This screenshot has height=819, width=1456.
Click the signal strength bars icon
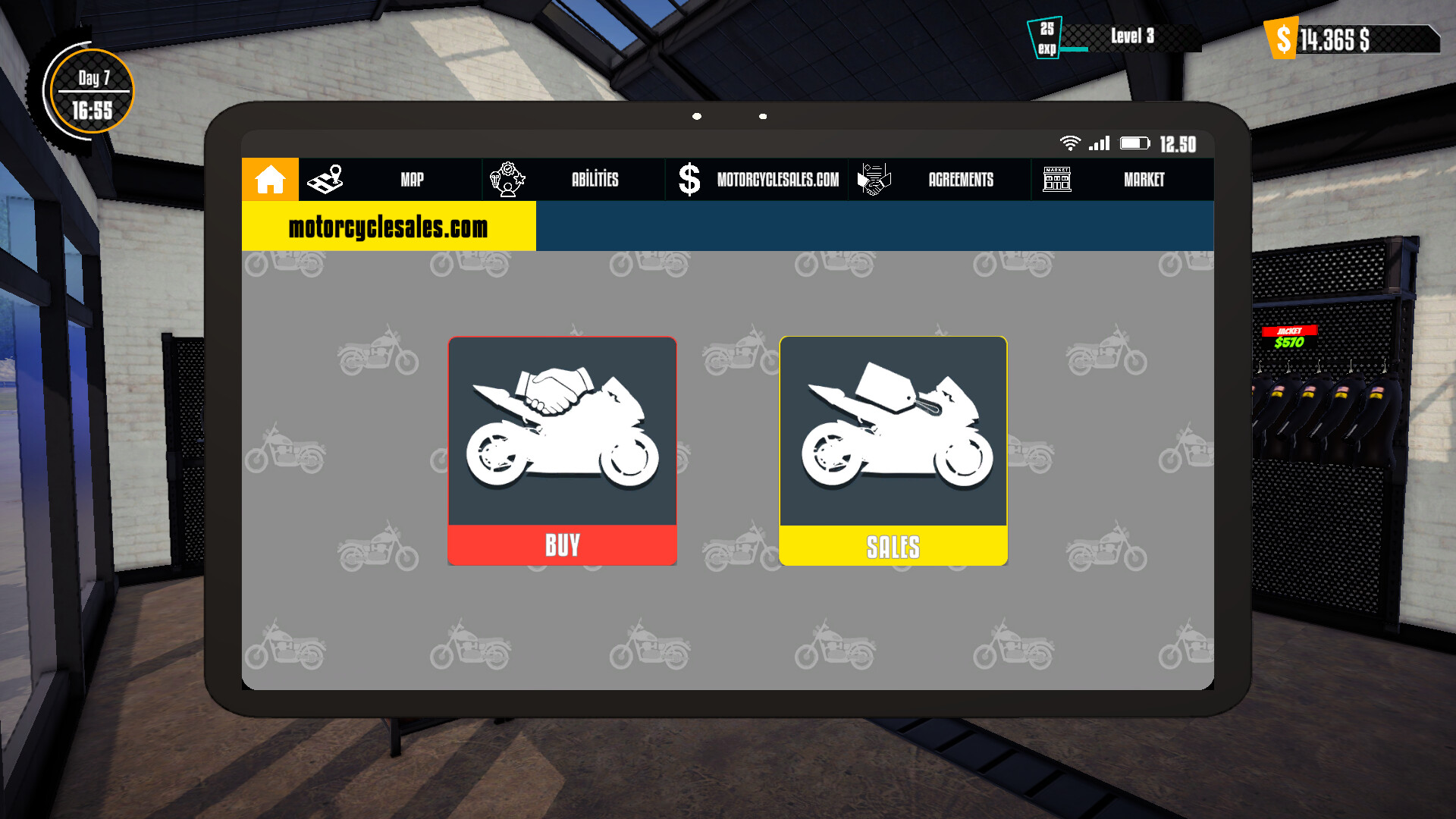(x=1100, y=143)
